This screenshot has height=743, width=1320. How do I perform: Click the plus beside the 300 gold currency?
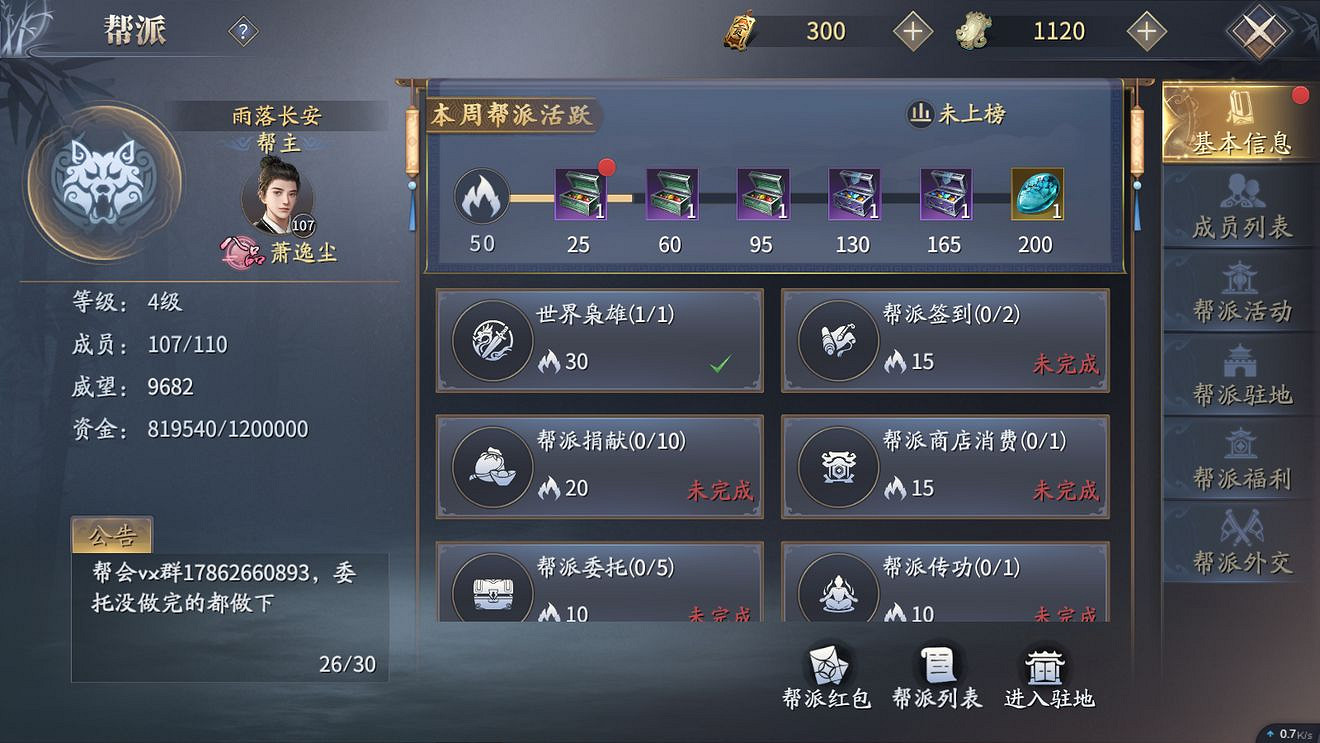911,30
